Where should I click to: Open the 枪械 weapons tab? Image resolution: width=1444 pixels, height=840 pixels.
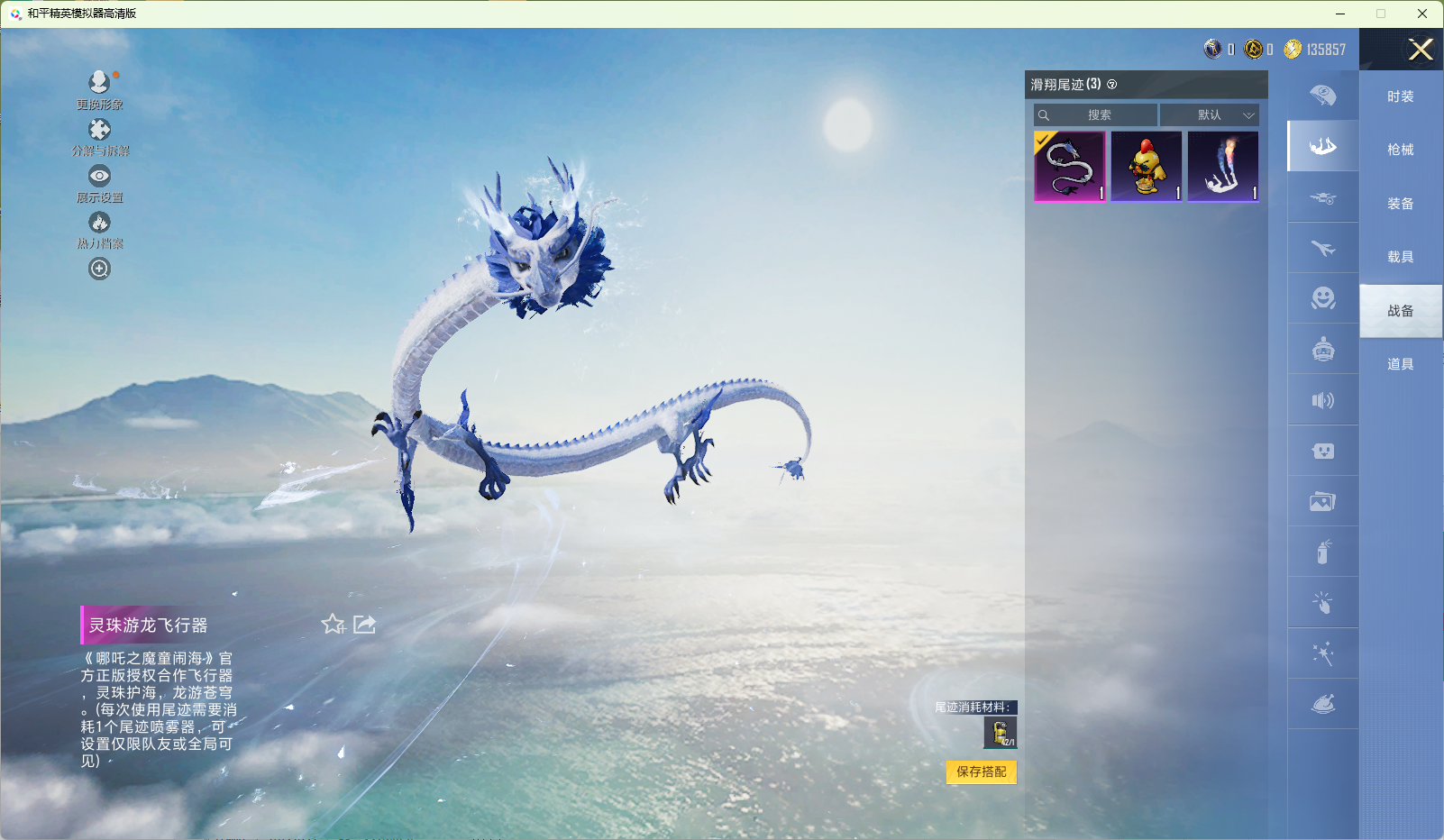coord(1400,151)
